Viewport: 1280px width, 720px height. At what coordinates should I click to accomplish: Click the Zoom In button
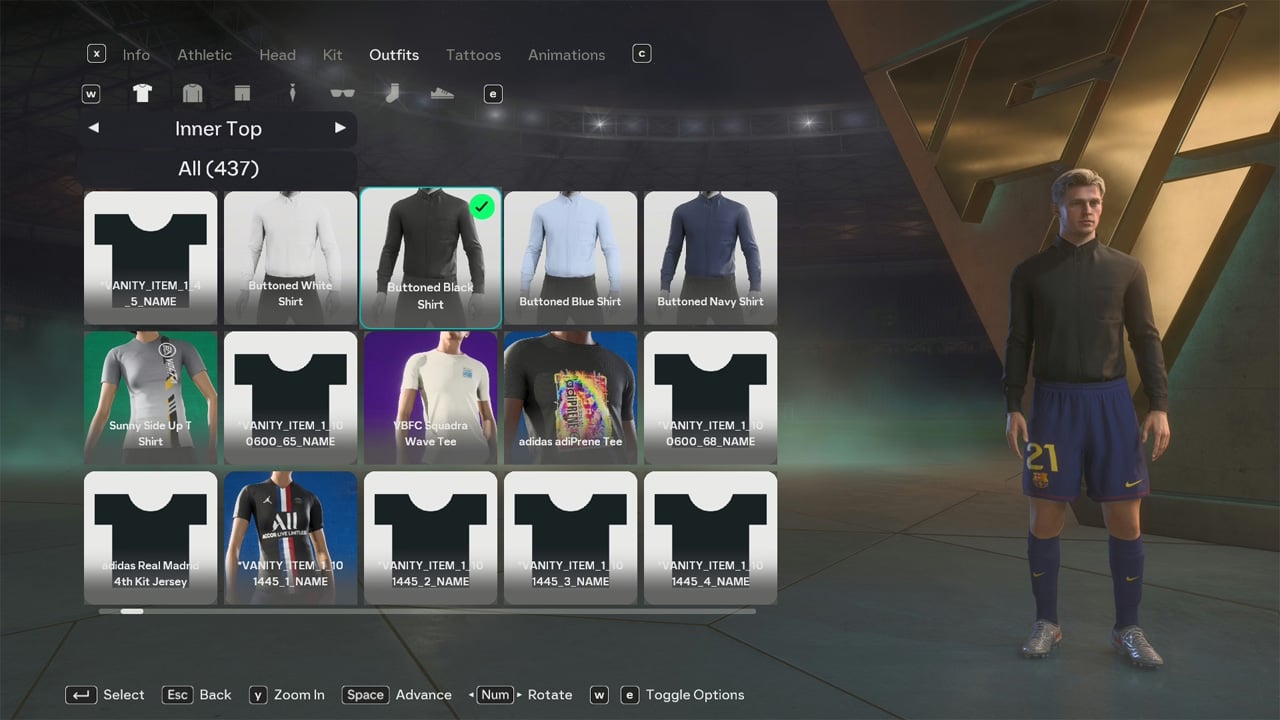(x=287, y=694)
